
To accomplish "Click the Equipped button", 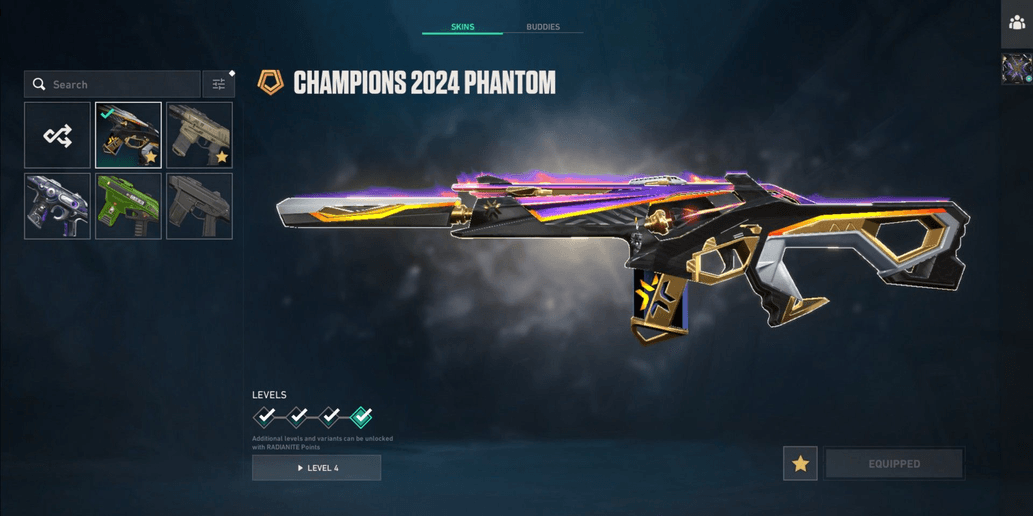I will 893,464.
